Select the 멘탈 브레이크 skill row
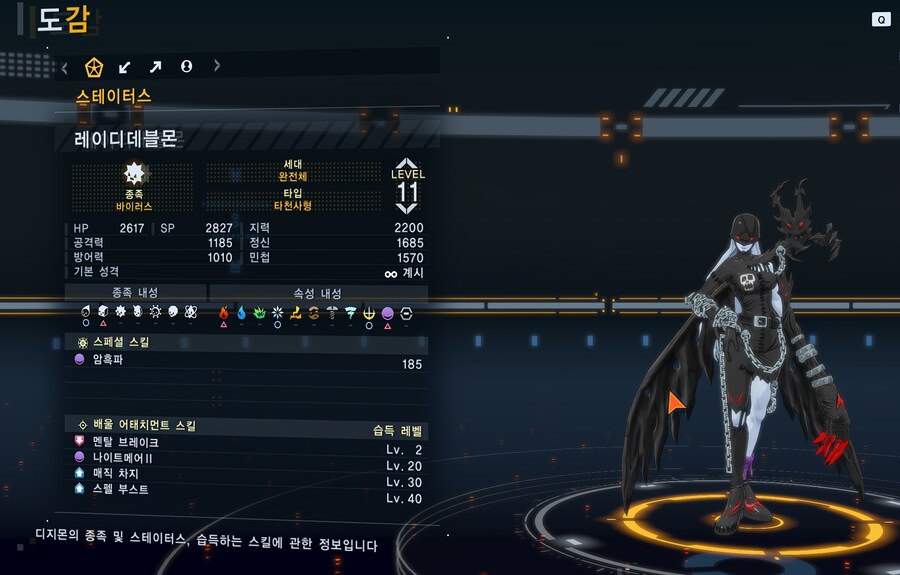Screen dimensions: 900x575 click(250, 441)
